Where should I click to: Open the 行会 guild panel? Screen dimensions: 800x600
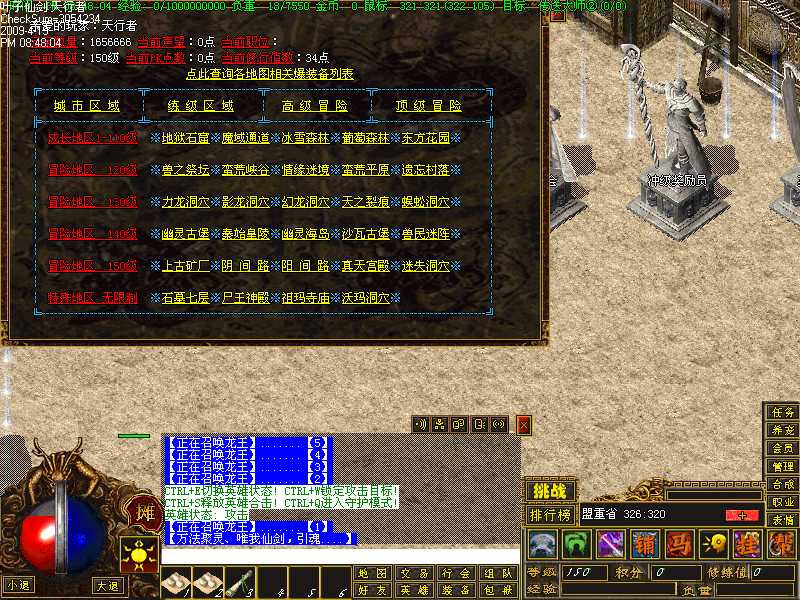455,574
